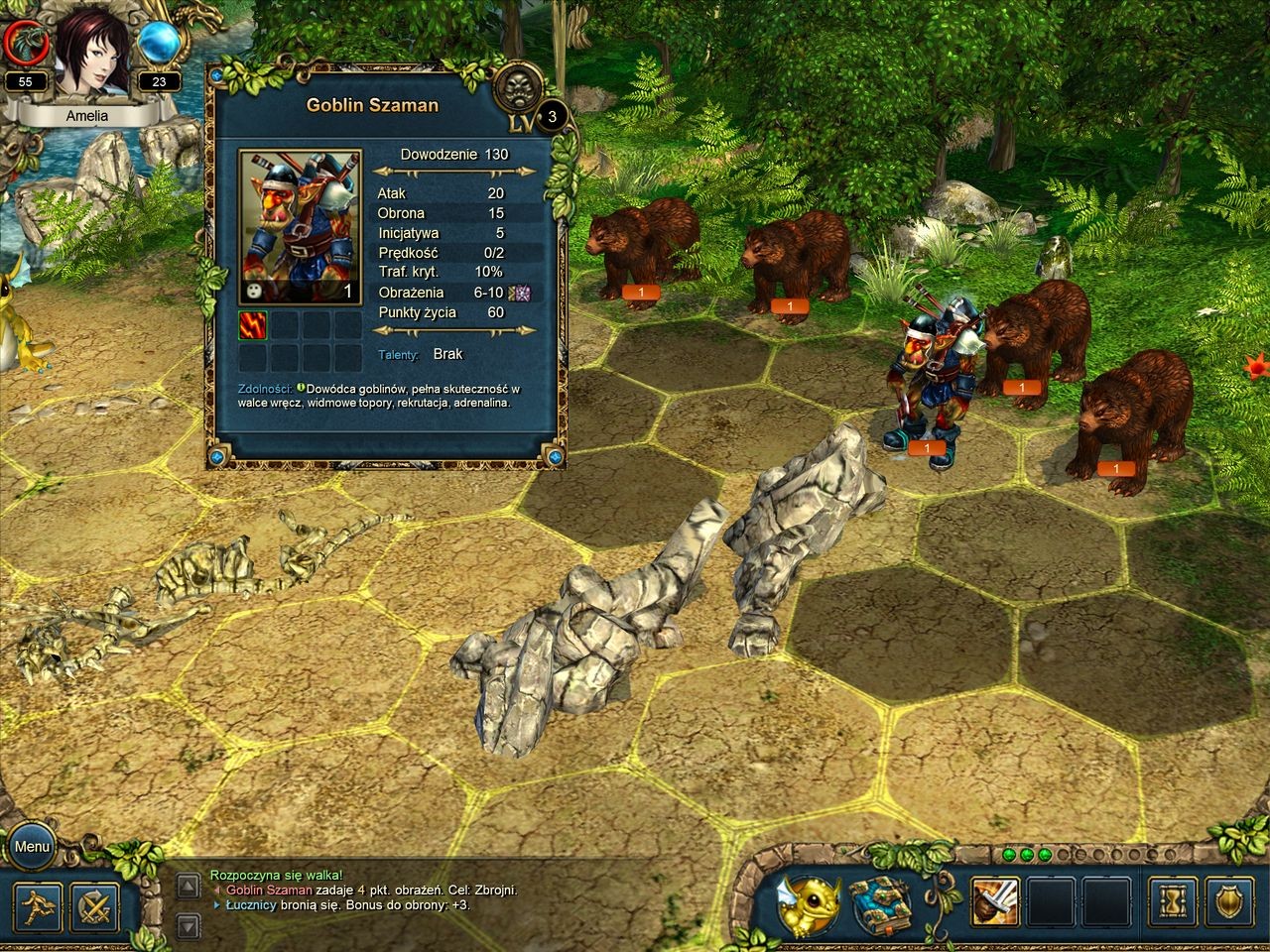Click the blue mana orb

pyautogui.click(x=157, y=43)
